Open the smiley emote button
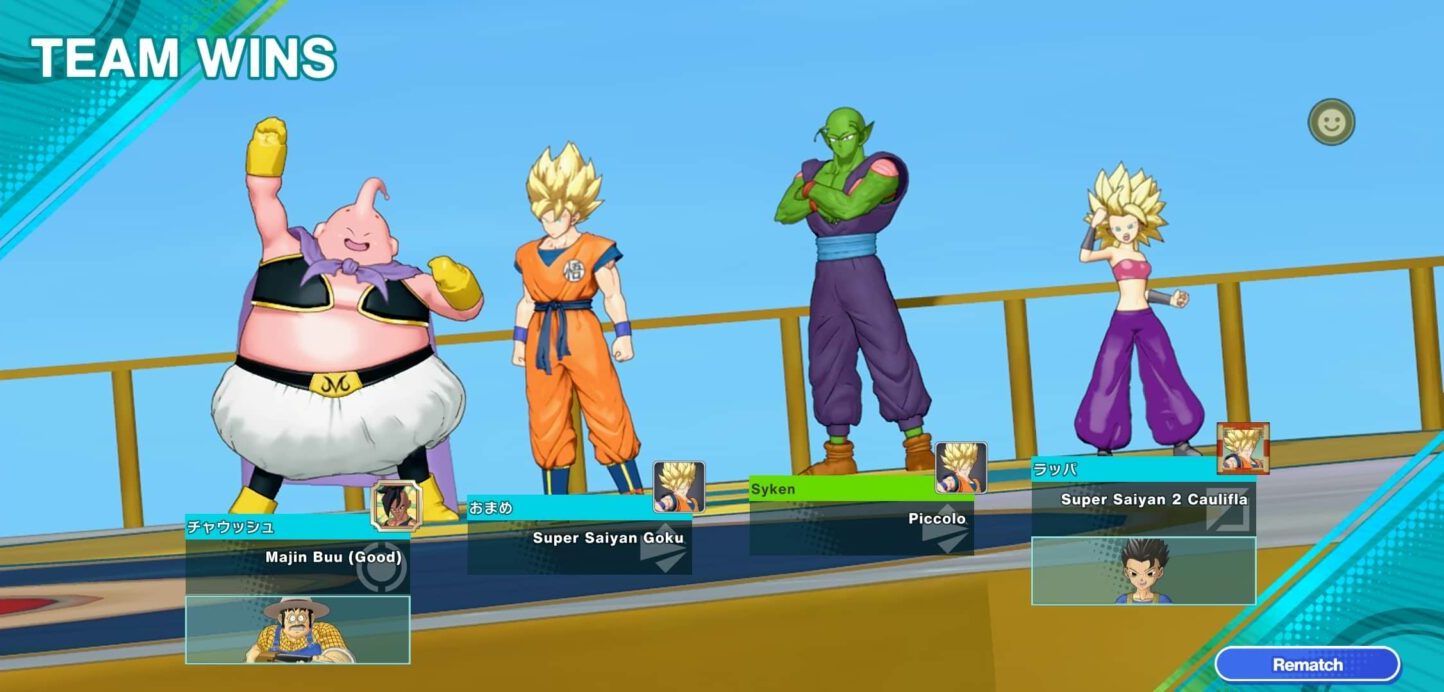 (1331, 122)
